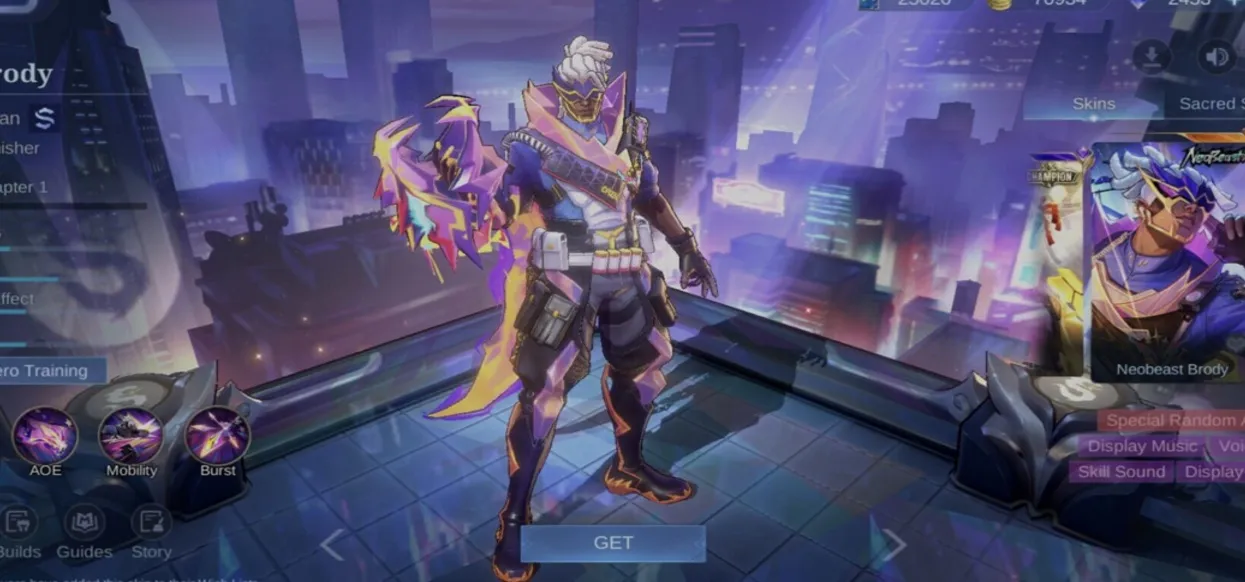Select the Mobility skill icon
The width and height of the screenshot is (1245, 582).
tap(131, 436)
